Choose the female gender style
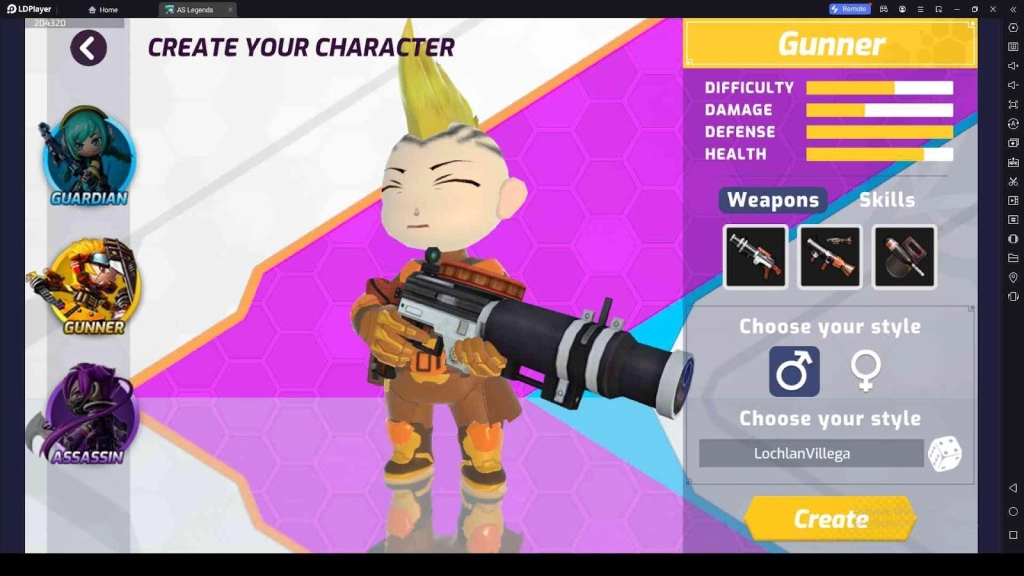1024x576 pixels. [x=865, y=372]
